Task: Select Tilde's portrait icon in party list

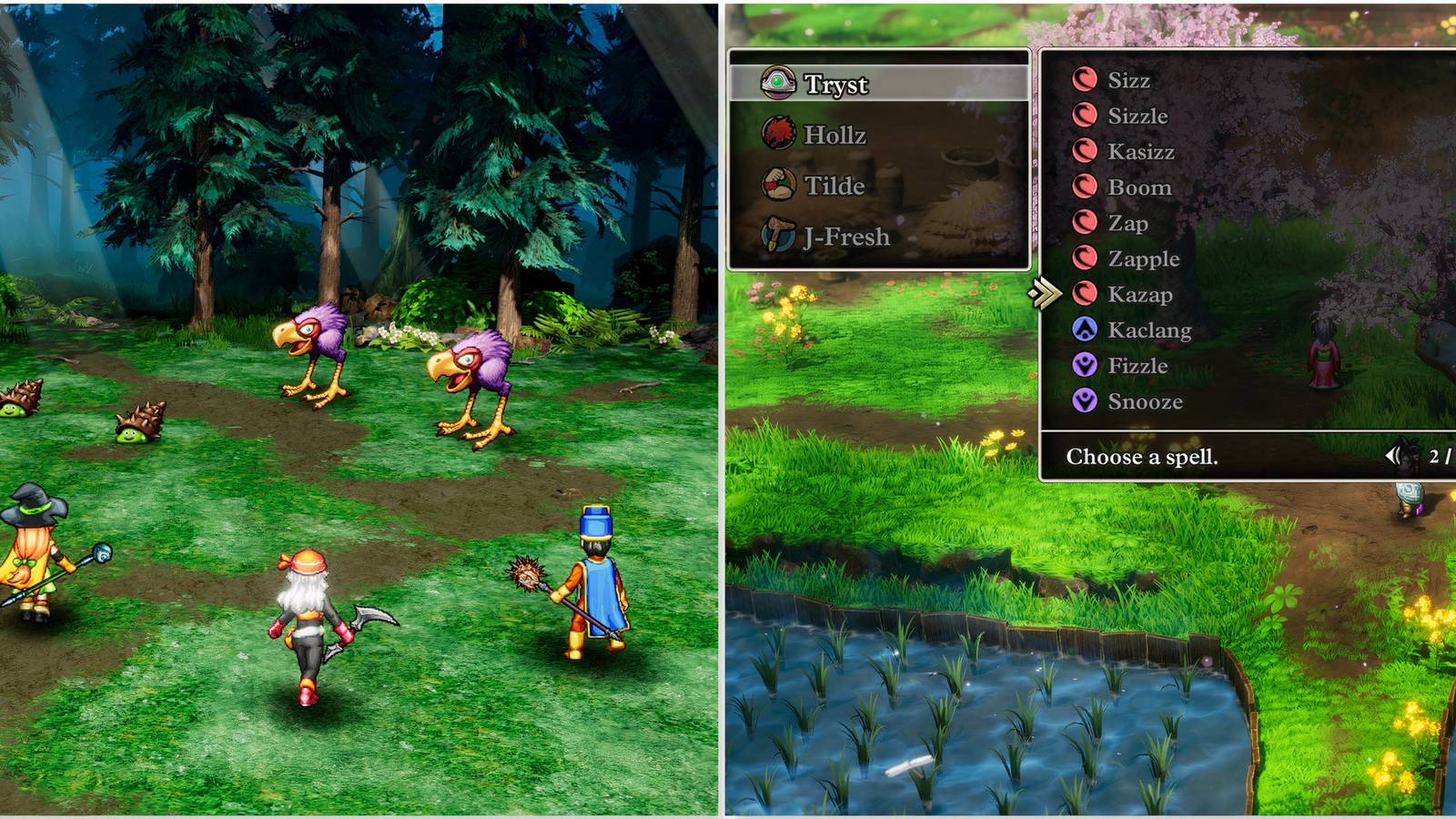Action: [x=780, y=184]
